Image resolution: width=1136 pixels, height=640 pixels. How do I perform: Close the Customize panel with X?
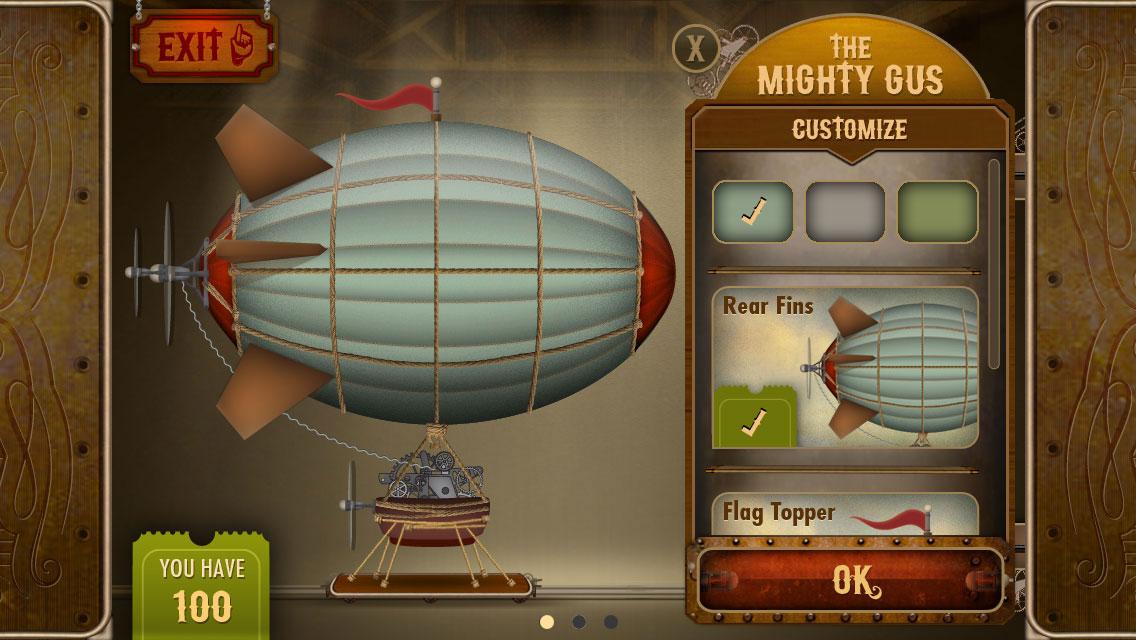695,47
